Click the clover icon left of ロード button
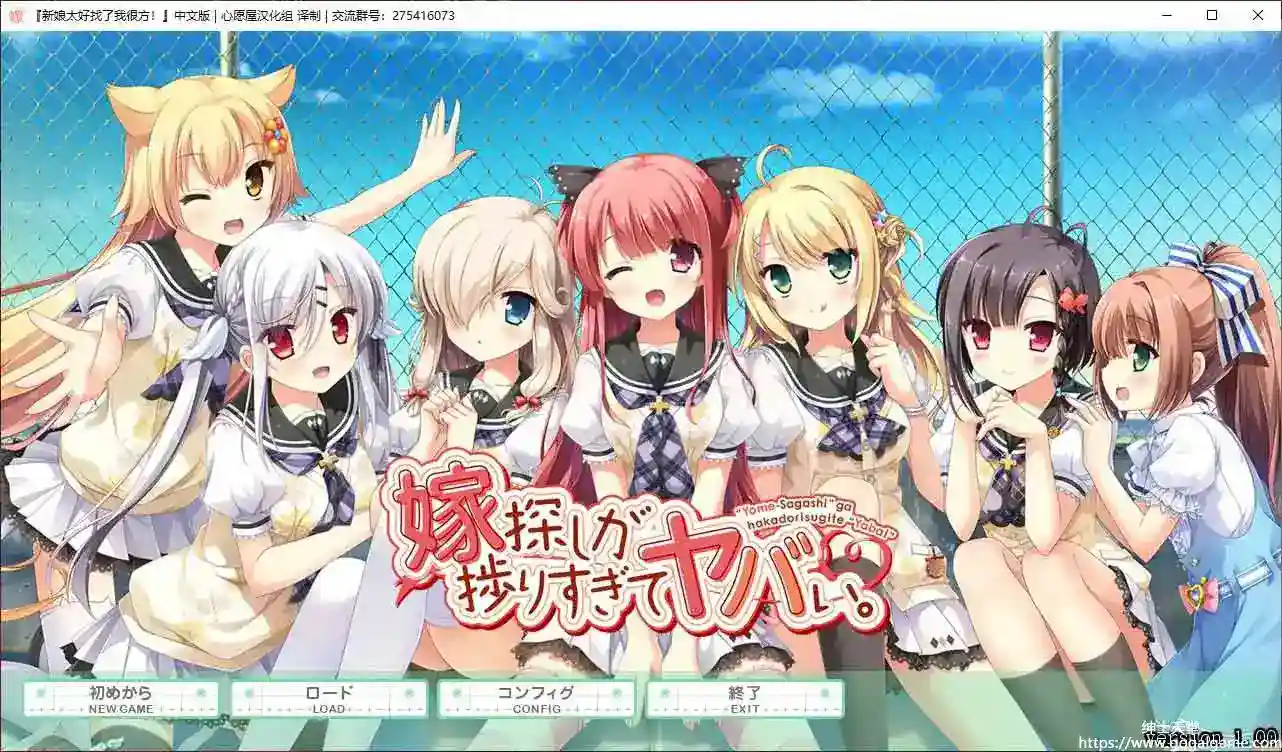The width and height of the screenshot is (1282, 752). 250,695
